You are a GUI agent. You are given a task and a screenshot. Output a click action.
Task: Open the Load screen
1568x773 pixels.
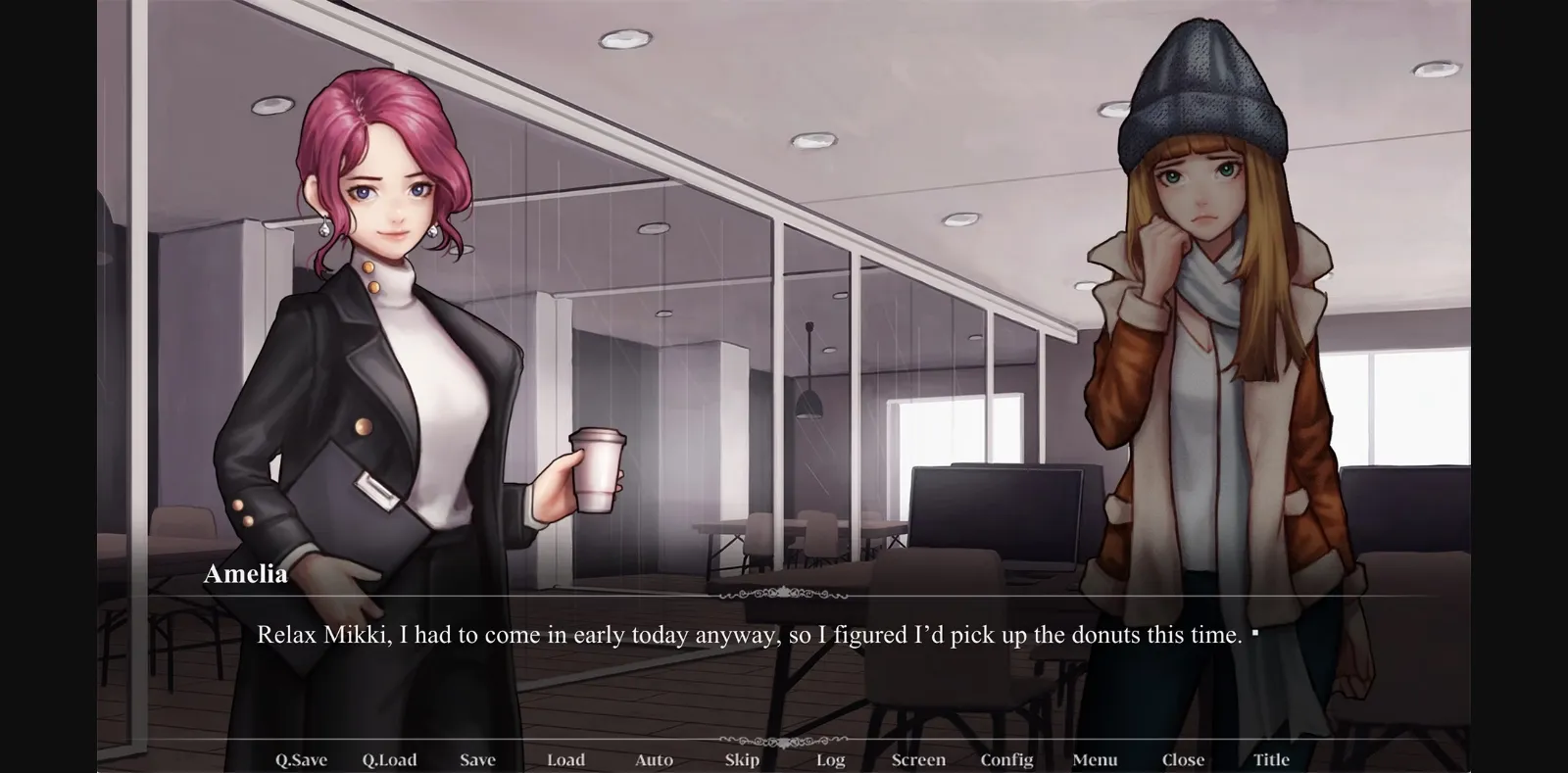click(x=566, y=759)
